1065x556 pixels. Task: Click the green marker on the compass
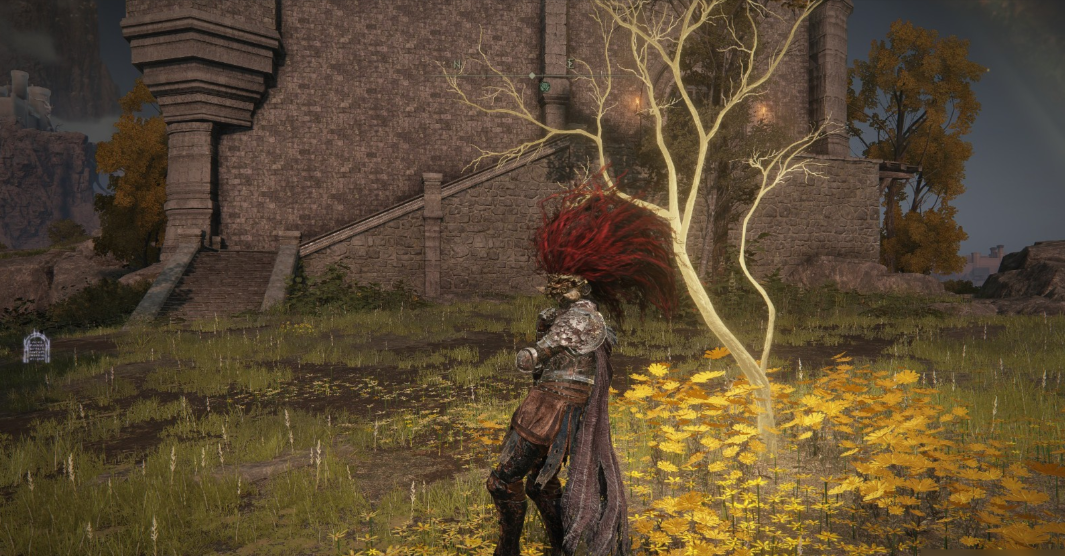pos(545,87)
